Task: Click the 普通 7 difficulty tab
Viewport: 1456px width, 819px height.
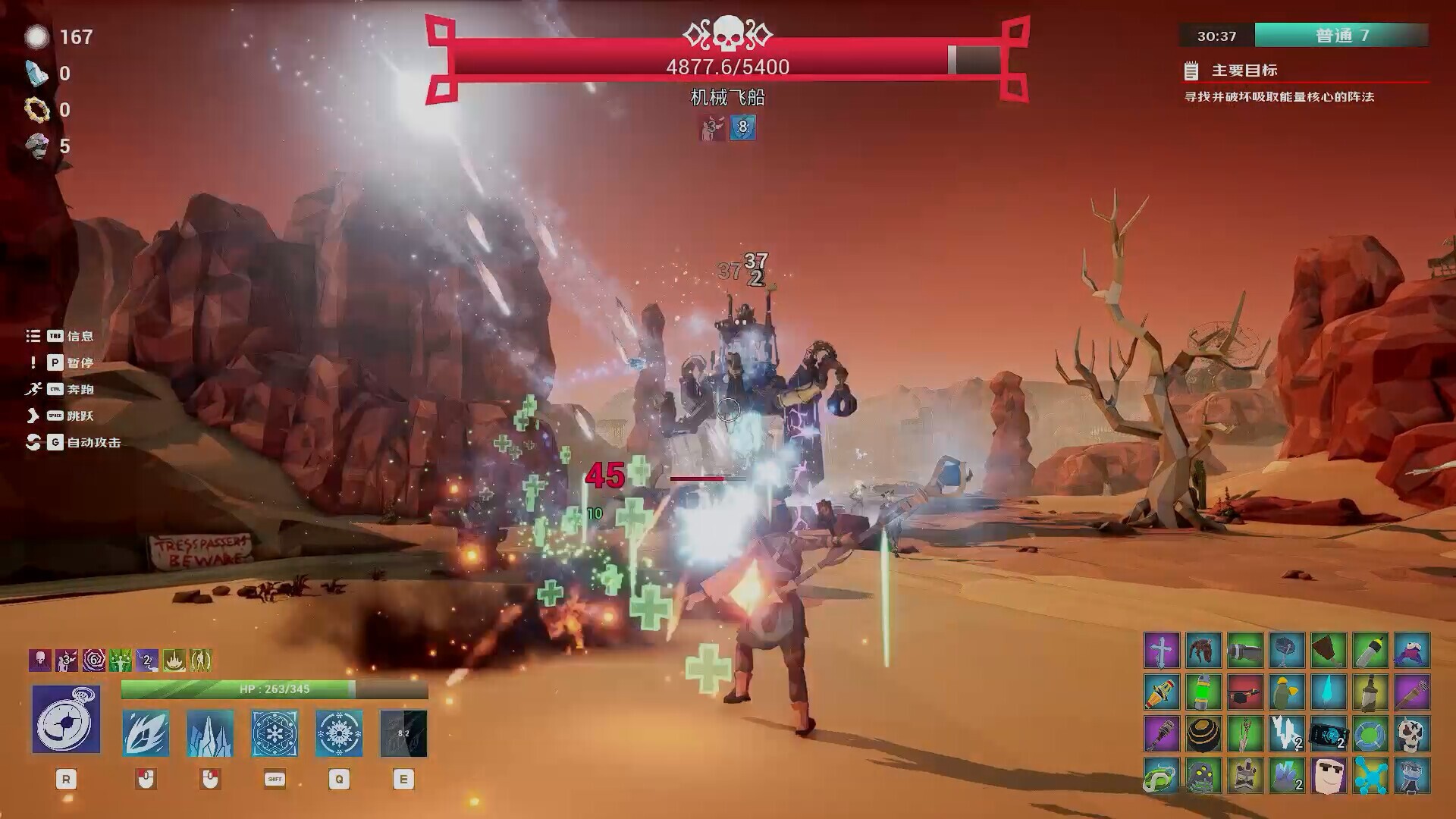Action: 1343,36
